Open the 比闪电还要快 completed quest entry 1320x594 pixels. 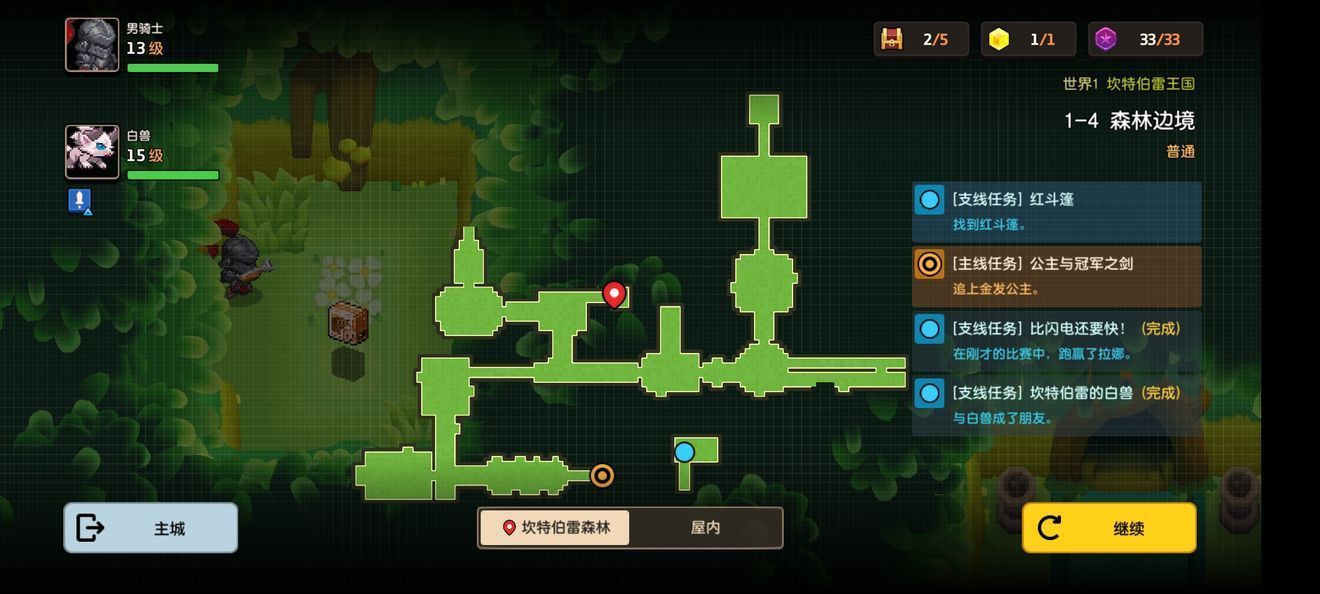point(1057,340)
